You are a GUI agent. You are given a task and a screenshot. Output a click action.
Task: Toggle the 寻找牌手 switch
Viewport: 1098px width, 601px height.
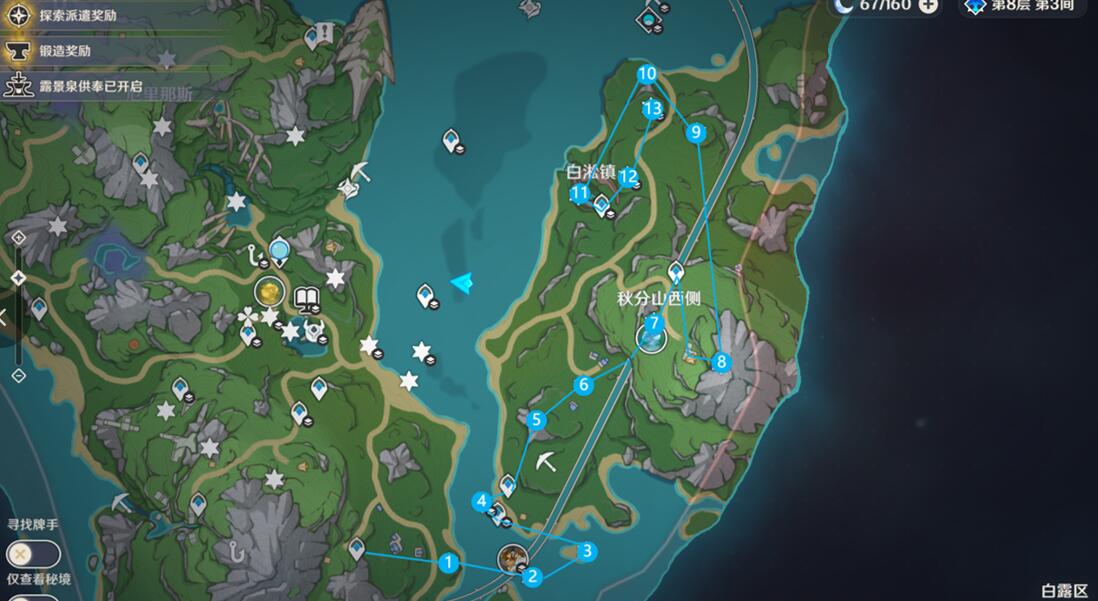pos(33,553)
